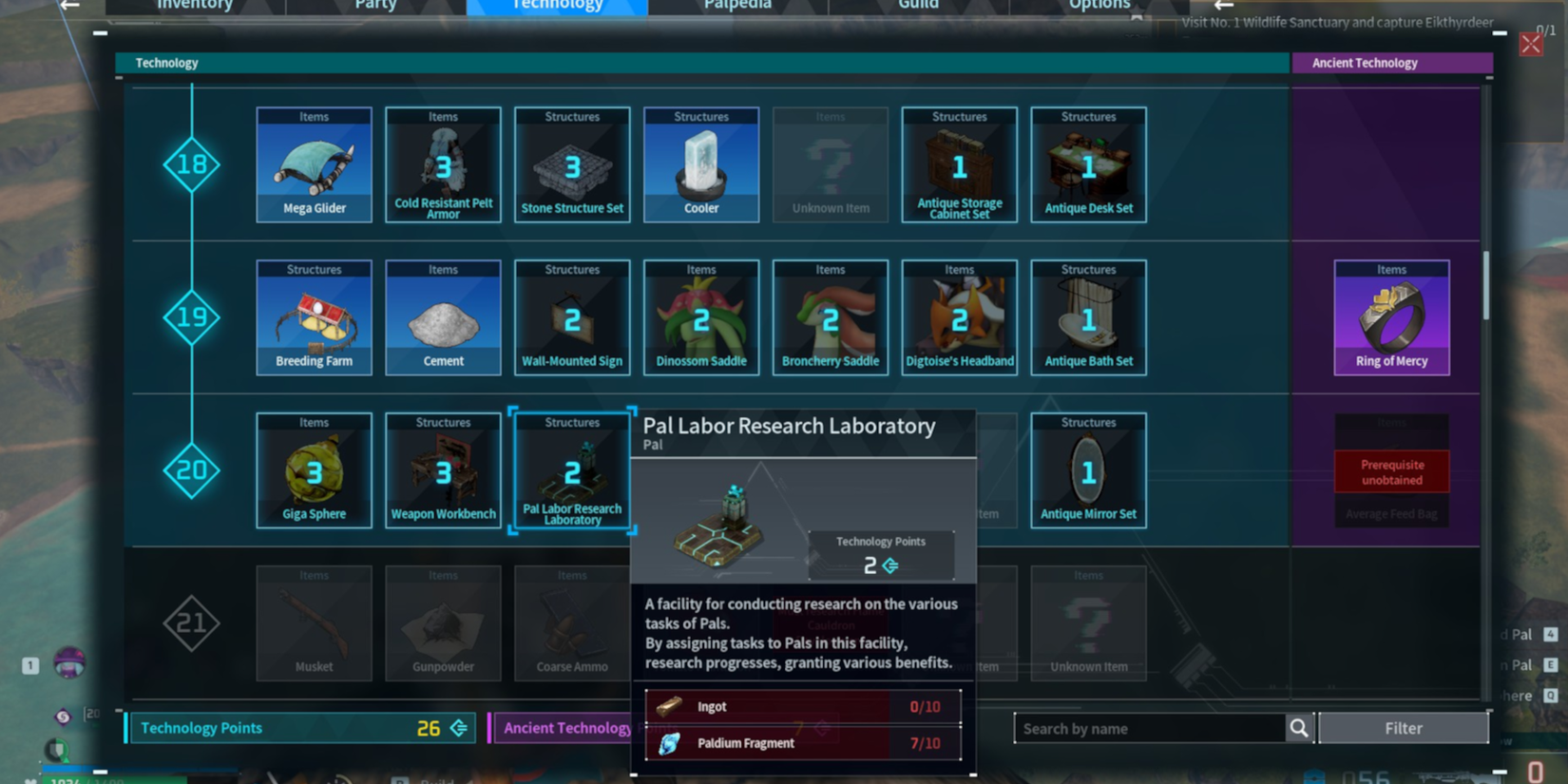1568x784 pixels.
Task: Open the Filter options
Action: (x=1404, y=728)
